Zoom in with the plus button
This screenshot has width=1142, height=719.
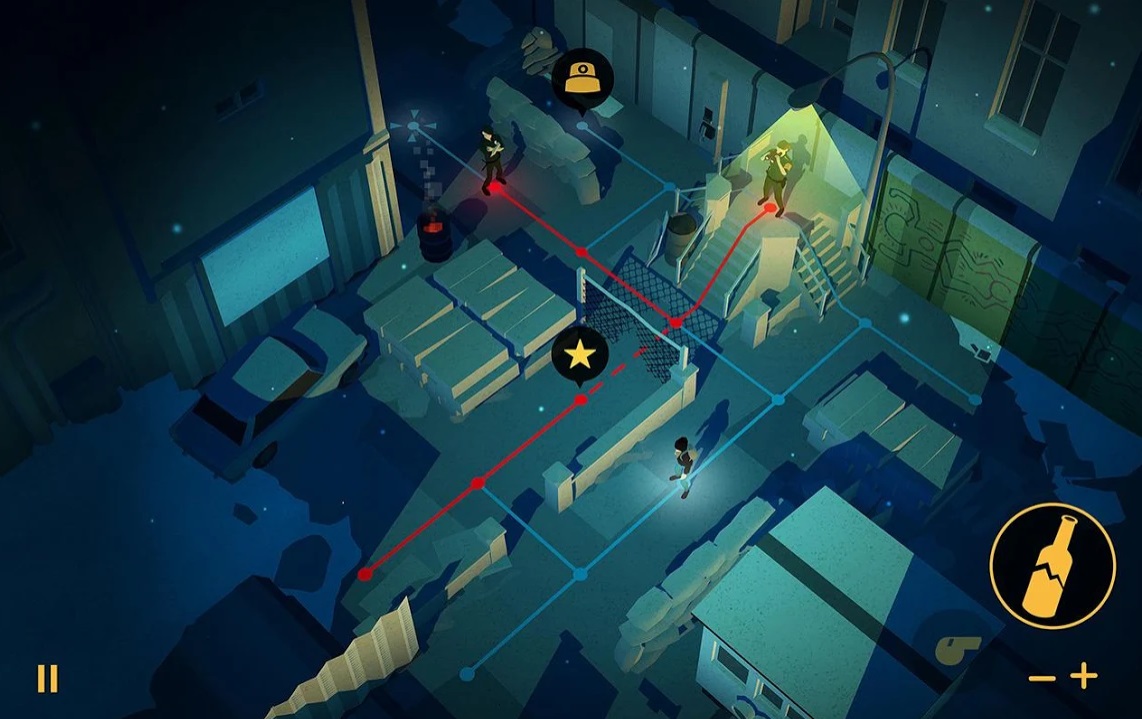click(1084, 677)
